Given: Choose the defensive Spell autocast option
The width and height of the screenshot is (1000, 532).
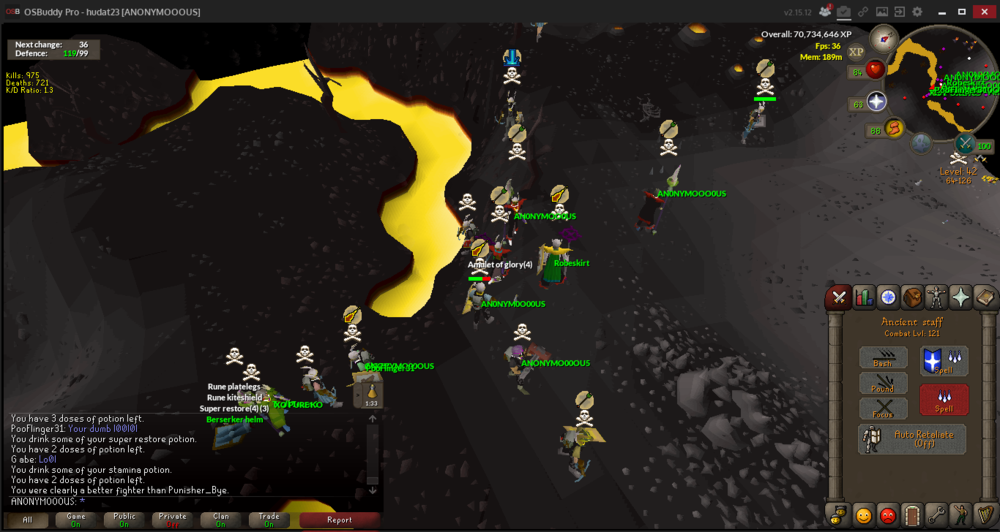Looking at the screenshot, I should pos(944,361).
